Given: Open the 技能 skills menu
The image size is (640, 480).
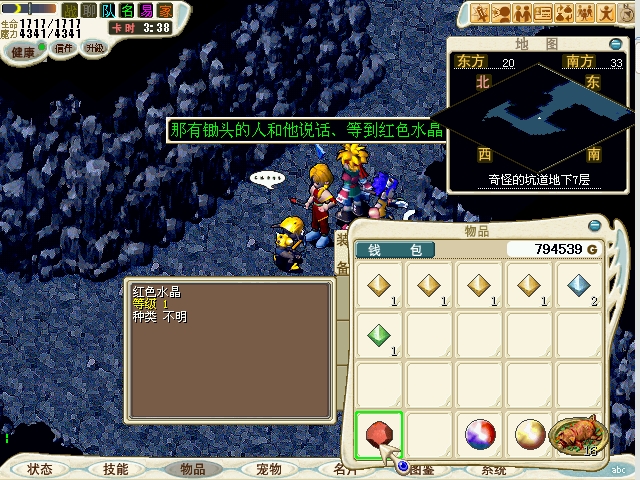Looking at the screenshot, I should [x=115, y=468].
